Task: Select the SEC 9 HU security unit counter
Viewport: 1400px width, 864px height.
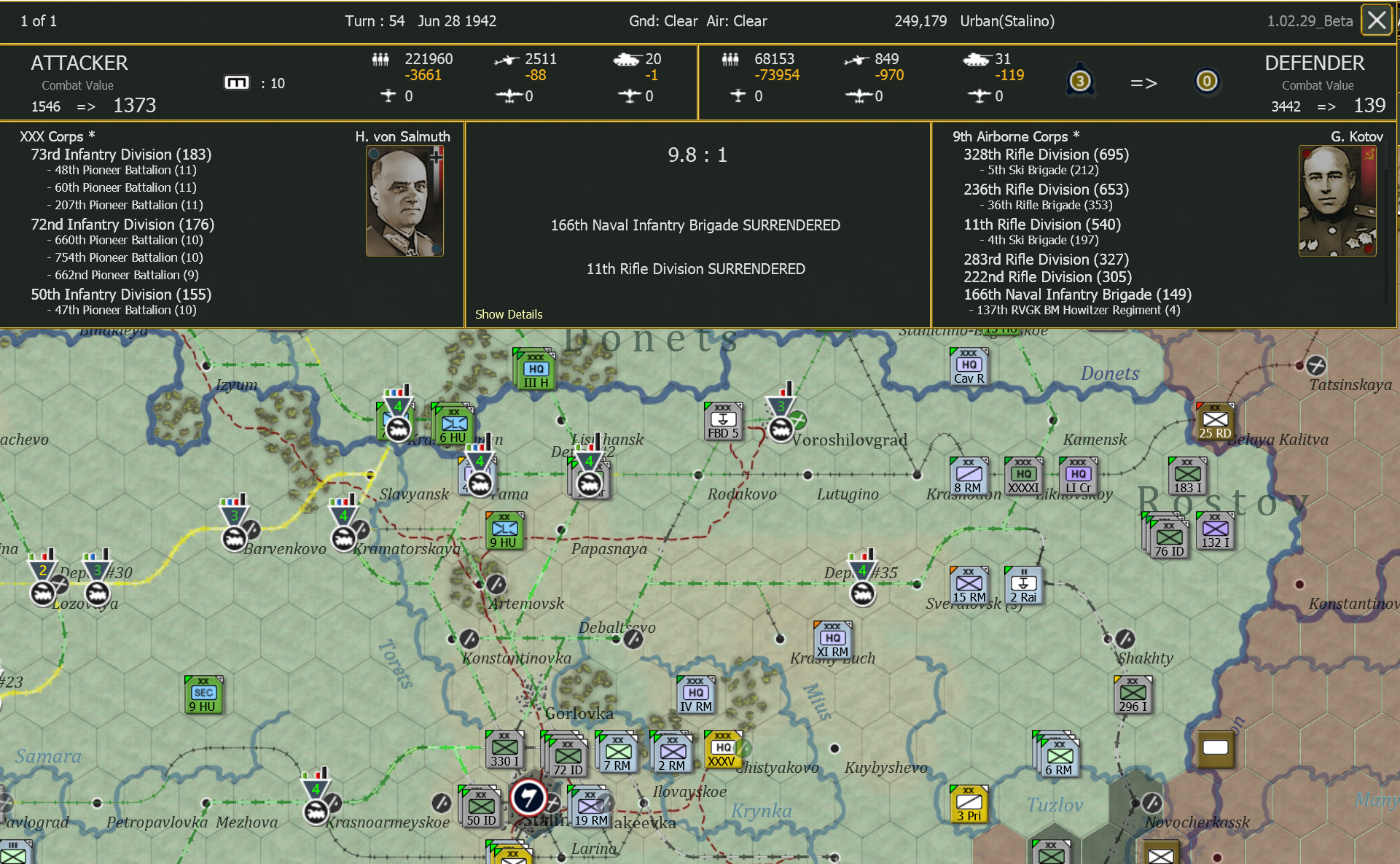Action: tap(203, 693)
